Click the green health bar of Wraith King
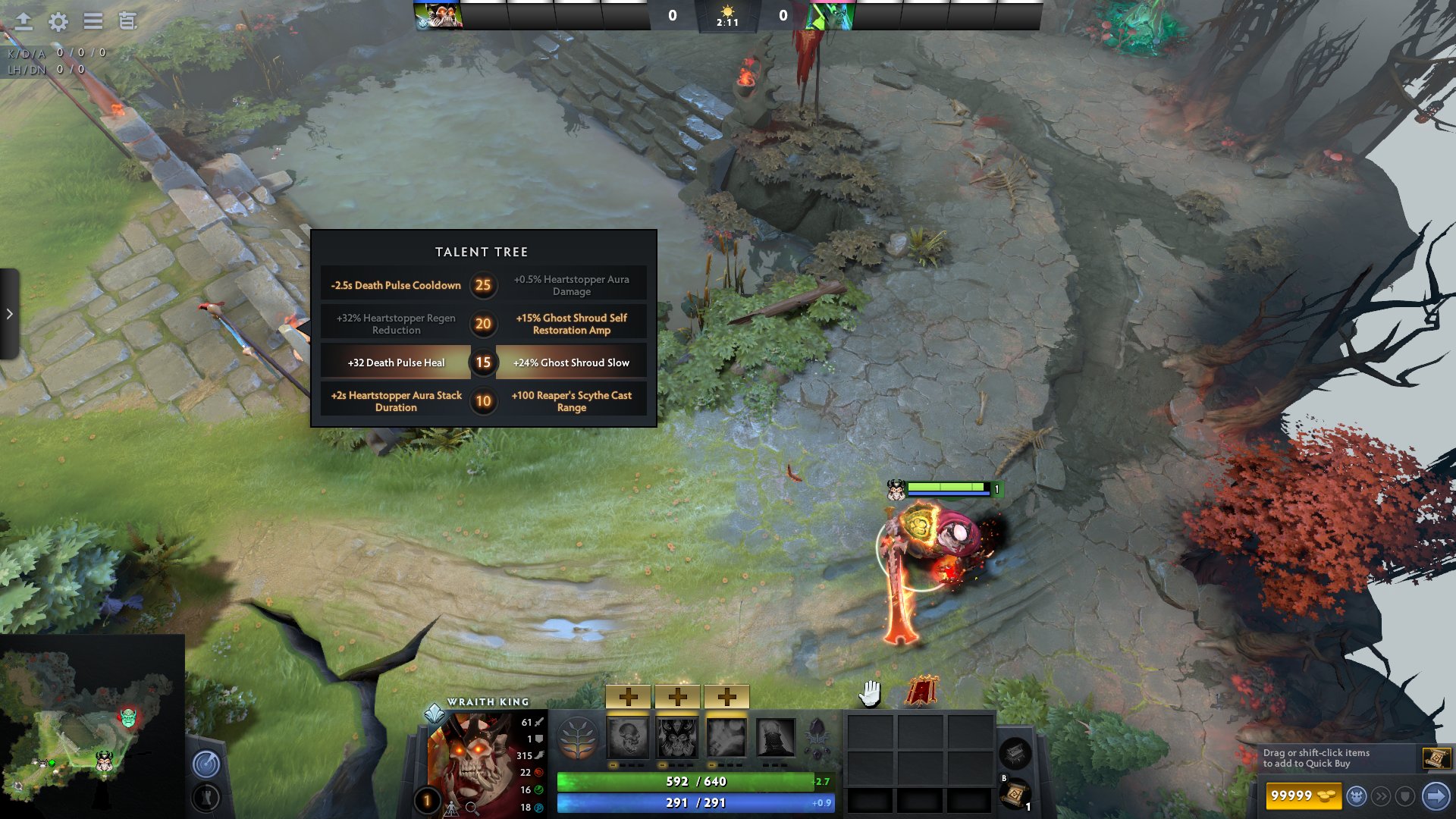Viewport: 1456px width, 819px height. [682, 780]
